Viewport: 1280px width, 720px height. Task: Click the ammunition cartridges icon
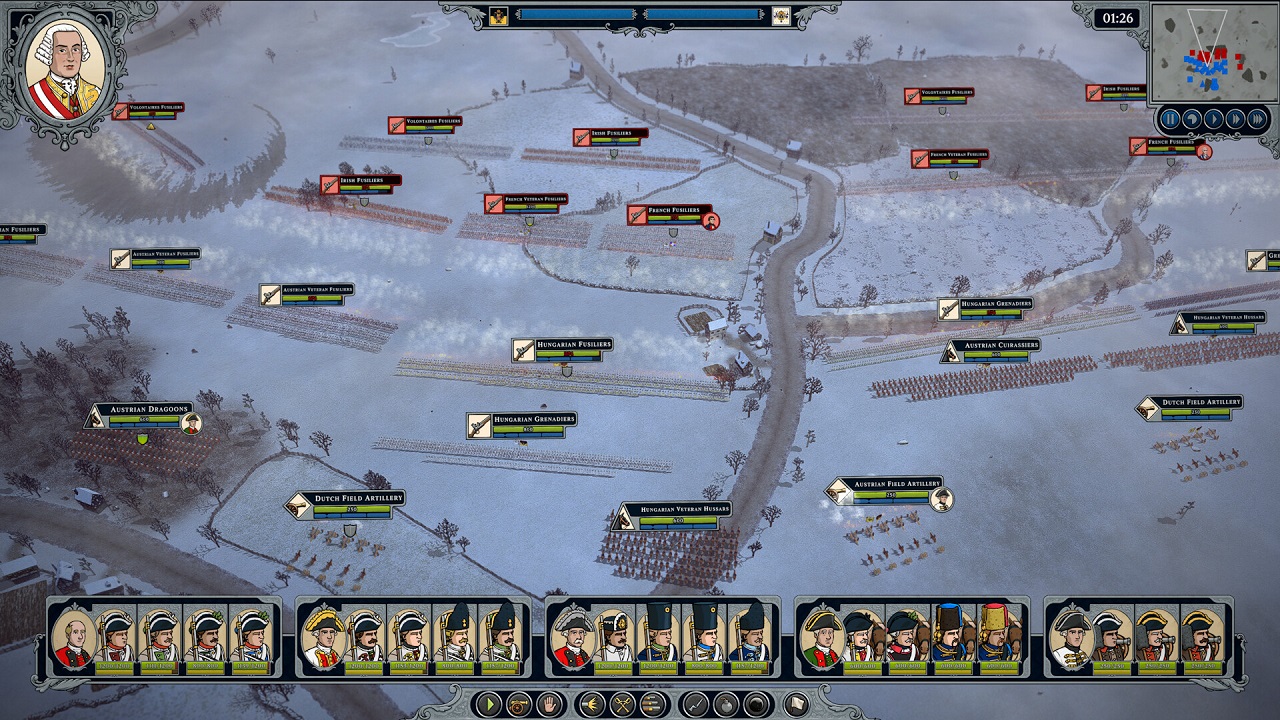tap(651, 706)
